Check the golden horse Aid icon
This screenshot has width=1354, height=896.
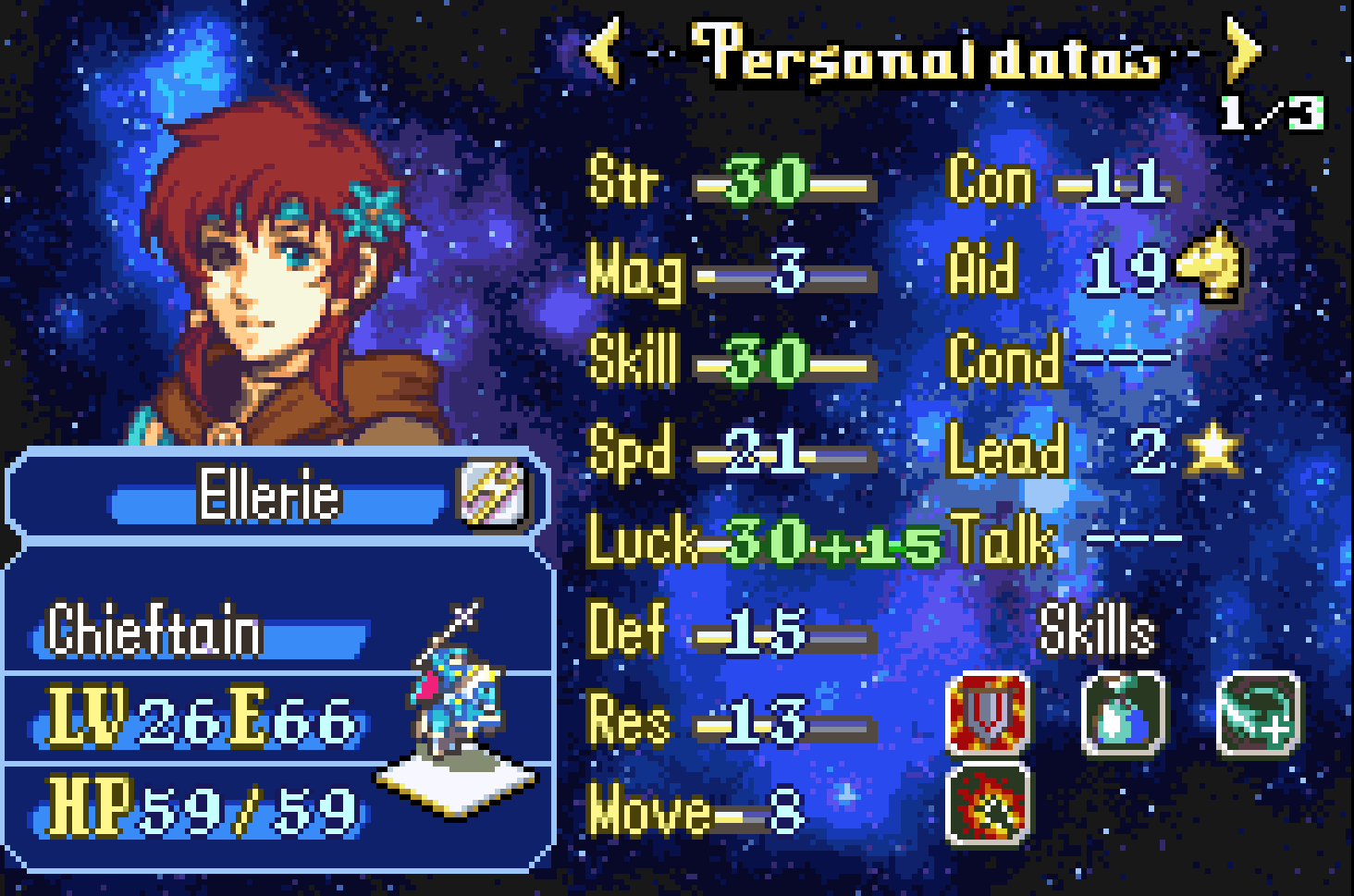[1211, 265]
